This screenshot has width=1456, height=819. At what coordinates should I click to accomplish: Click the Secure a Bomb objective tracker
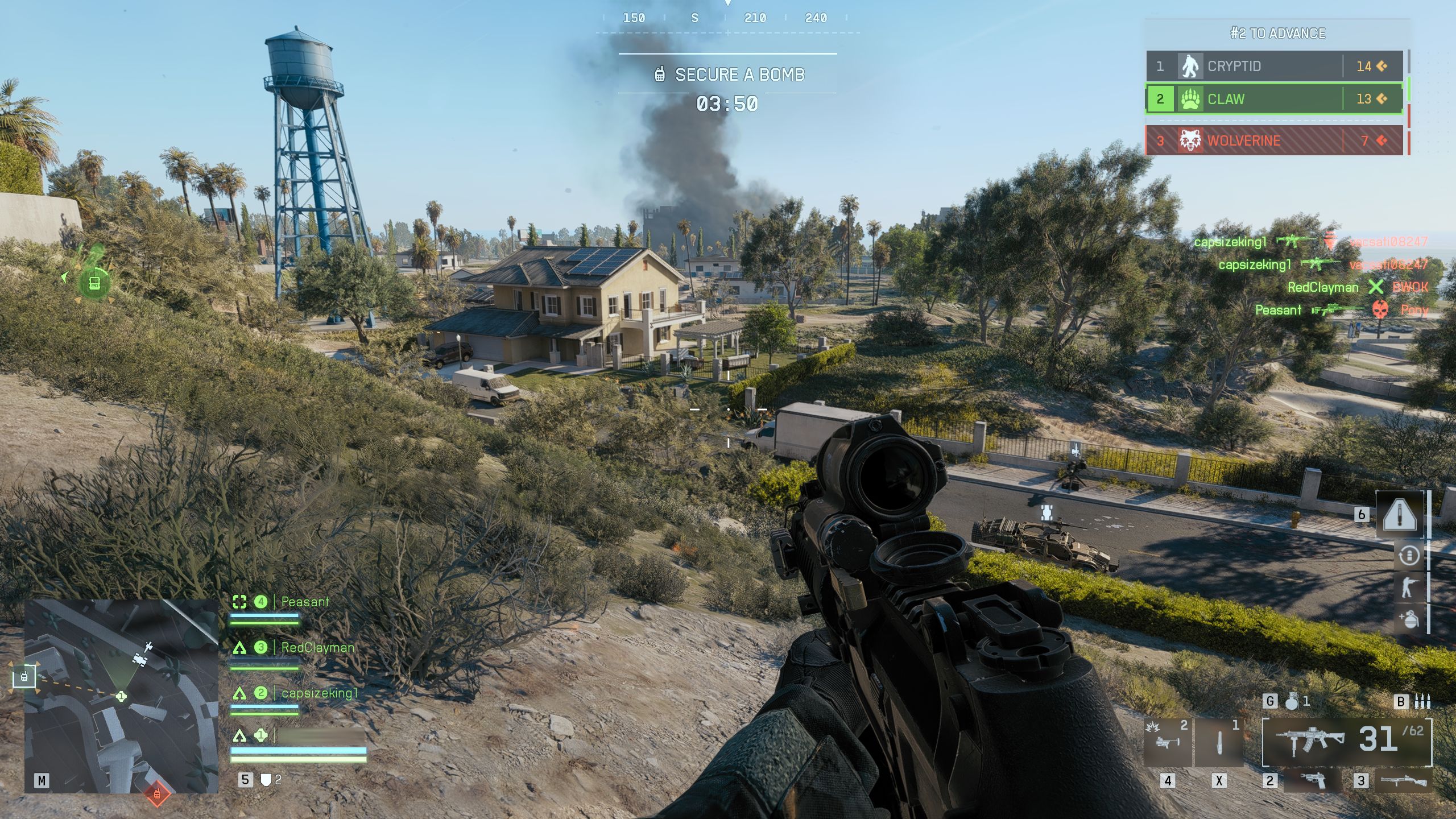click(729, 75)
